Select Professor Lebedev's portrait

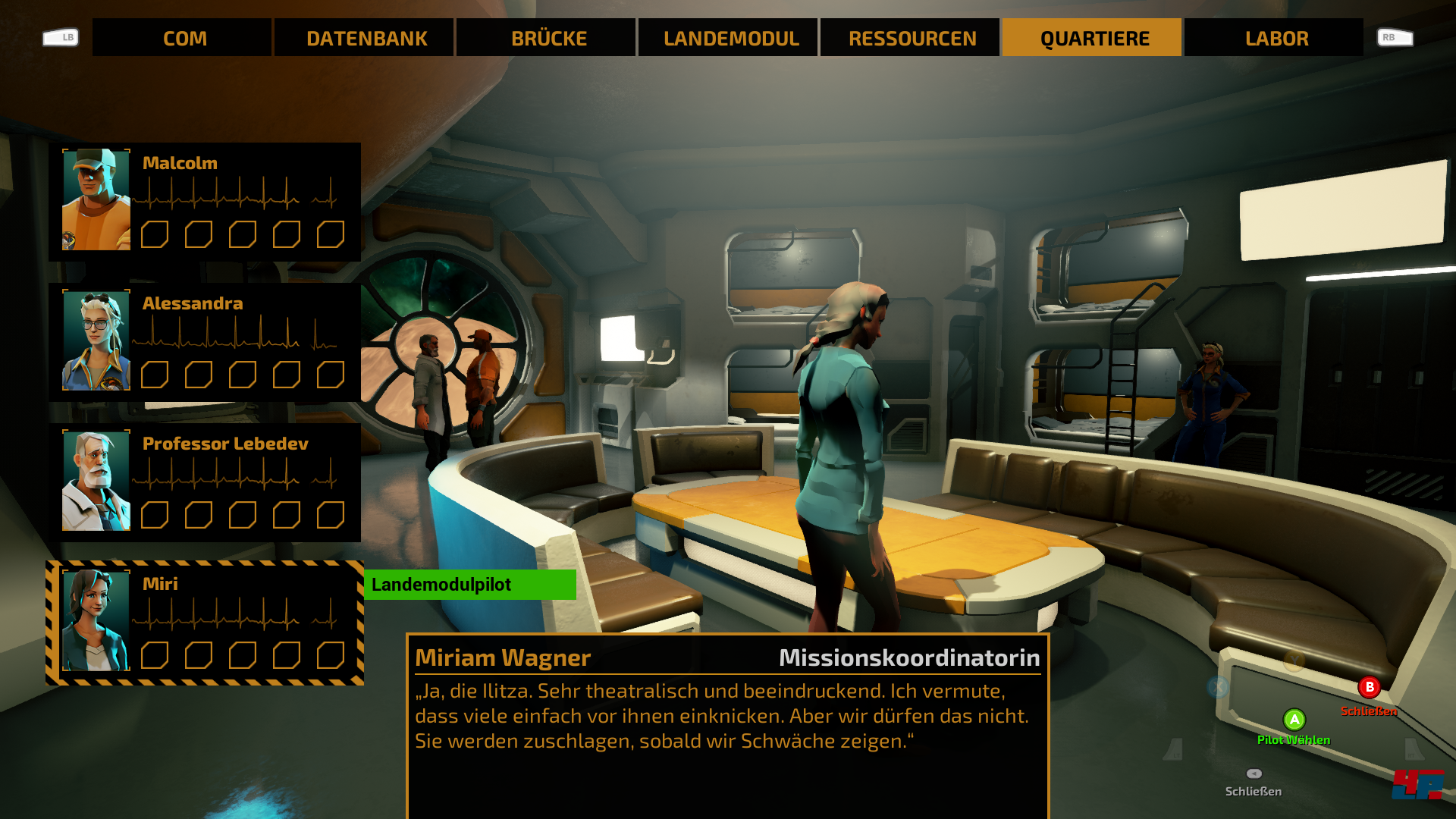(97, 482)
